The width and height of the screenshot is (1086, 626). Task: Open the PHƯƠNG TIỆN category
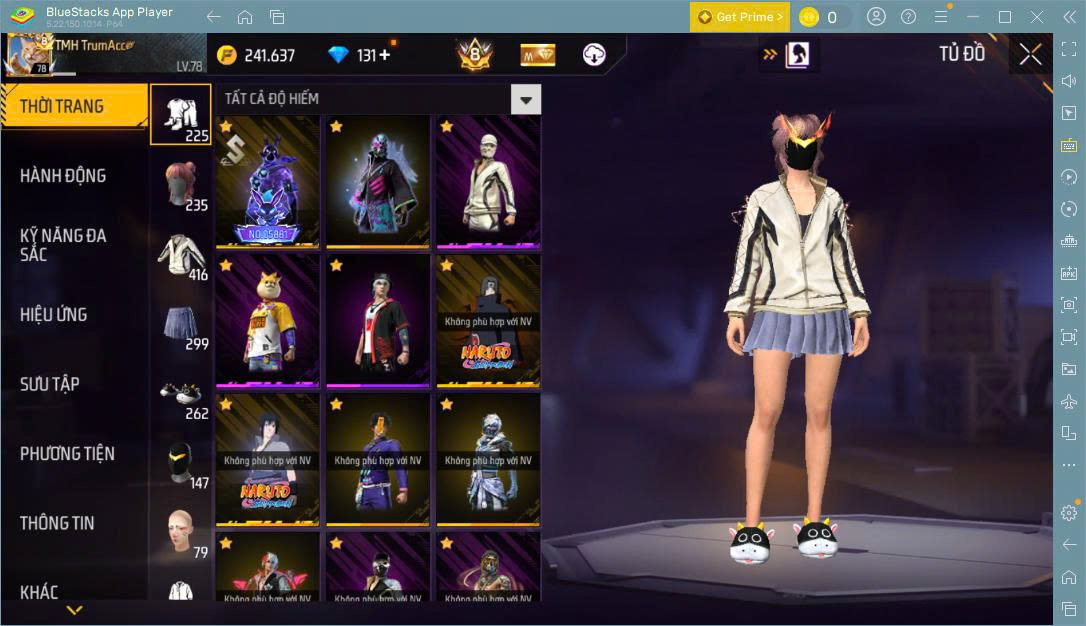67,454
